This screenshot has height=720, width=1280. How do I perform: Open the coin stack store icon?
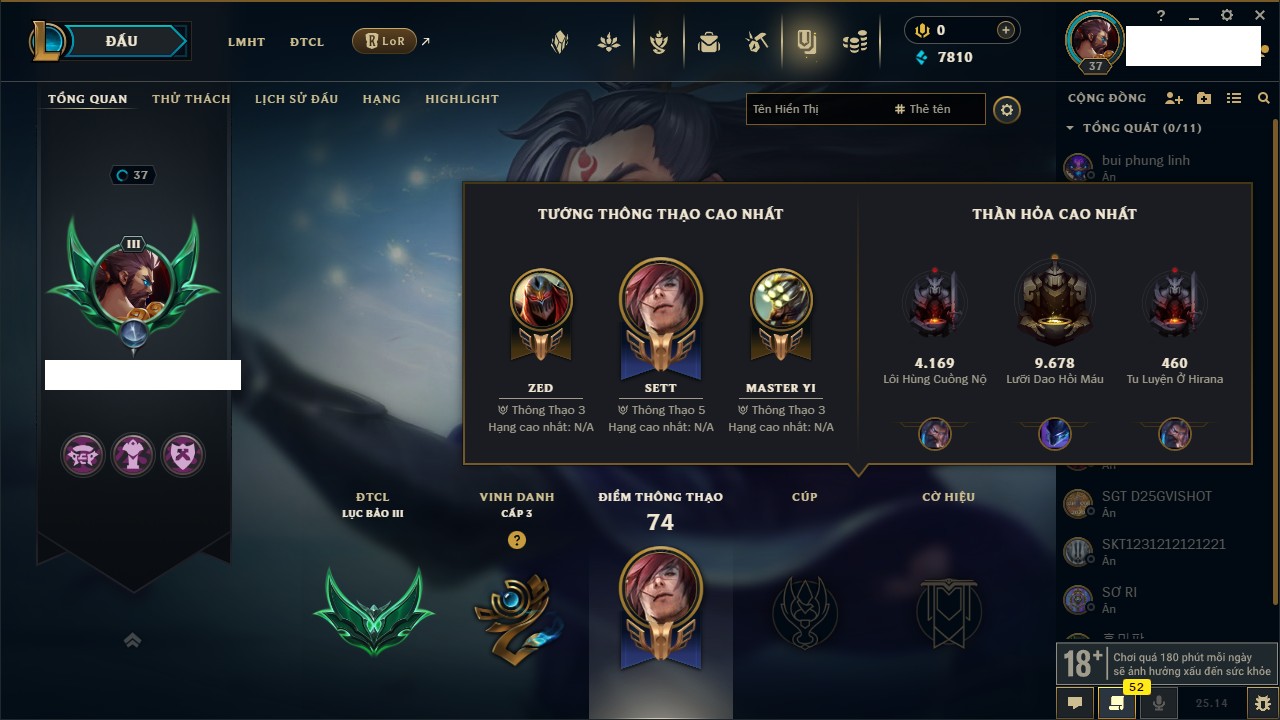click(x=854, y=43)
